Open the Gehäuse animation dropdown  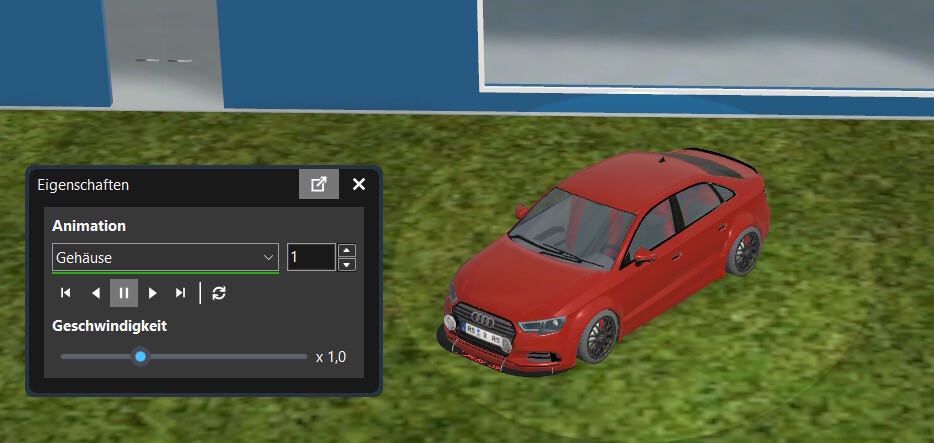pyautogui.click(x=165, y=257)
